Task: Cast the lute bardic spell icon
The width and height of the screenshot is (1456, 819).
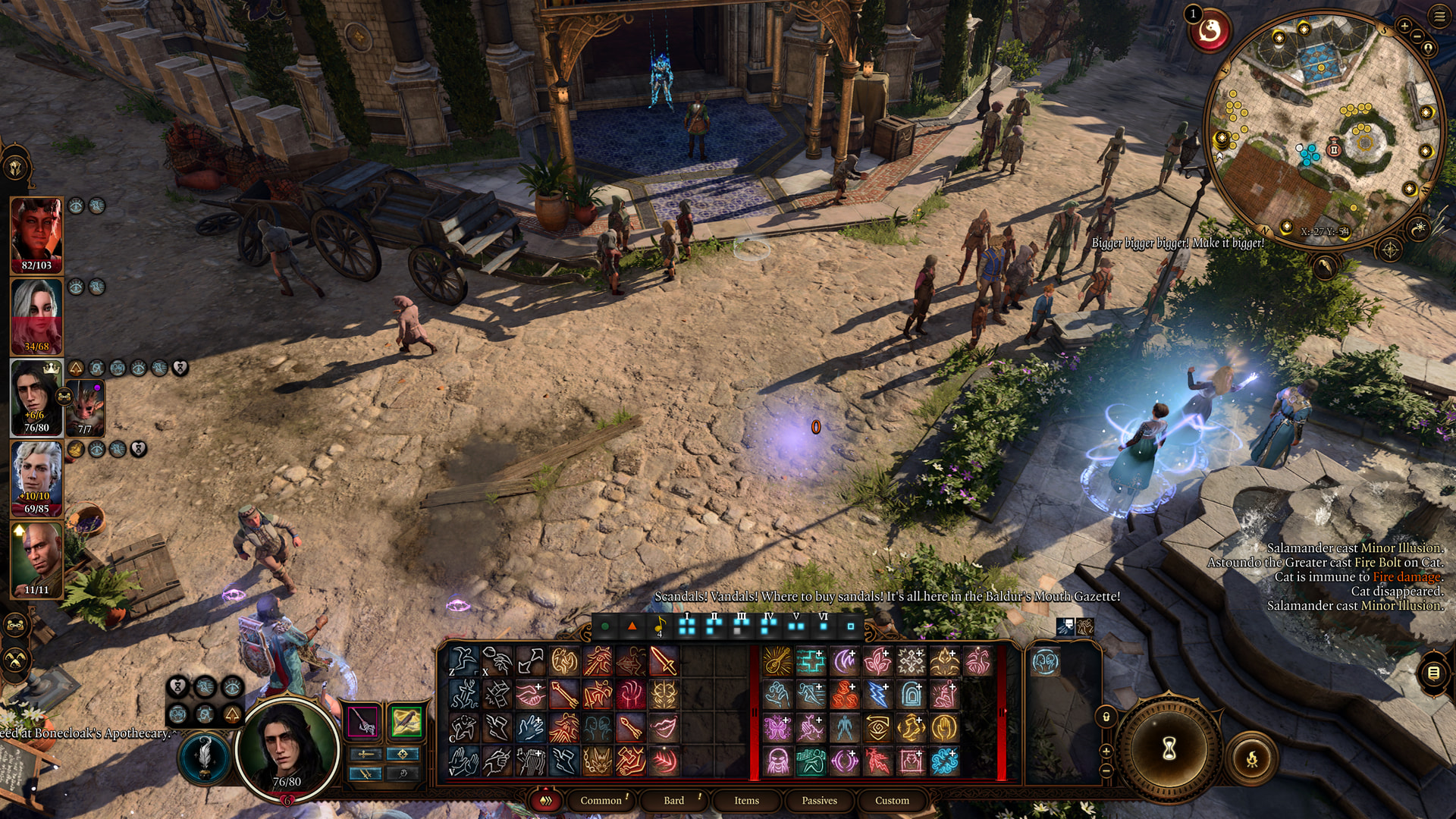Action: point(777,661)
